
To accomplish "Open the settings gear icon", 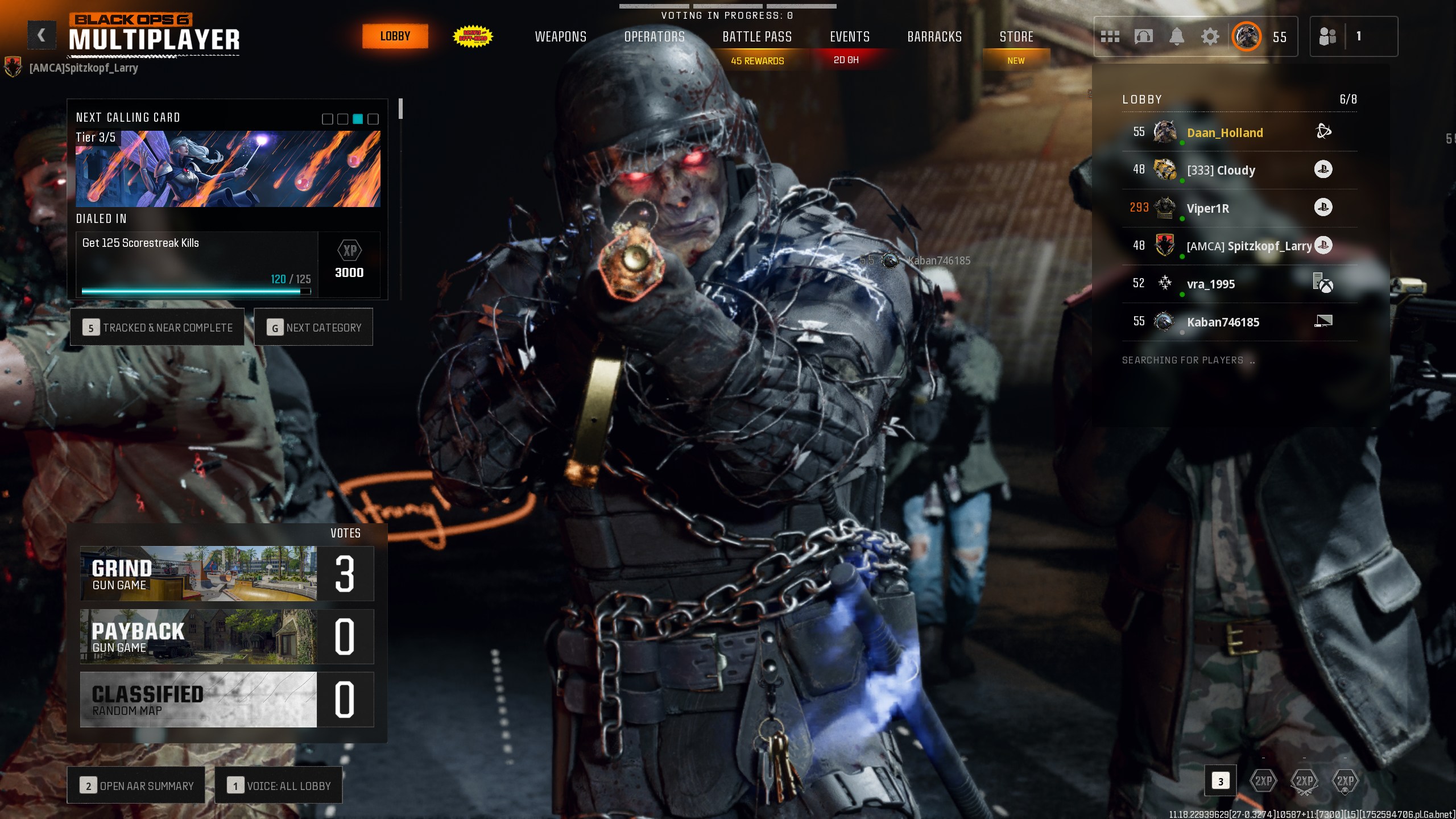I will point(1210,37).
